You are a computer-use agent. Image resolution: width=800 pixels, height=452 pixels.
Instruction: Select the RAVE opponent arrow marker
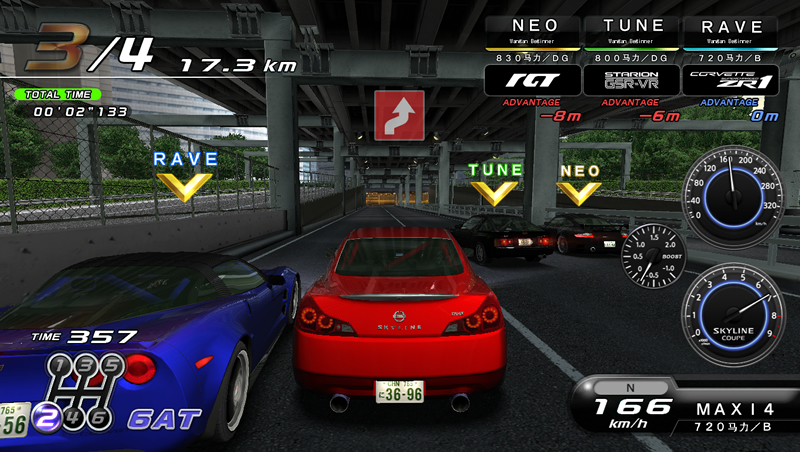pyautogui.click(x=185, y=175)
